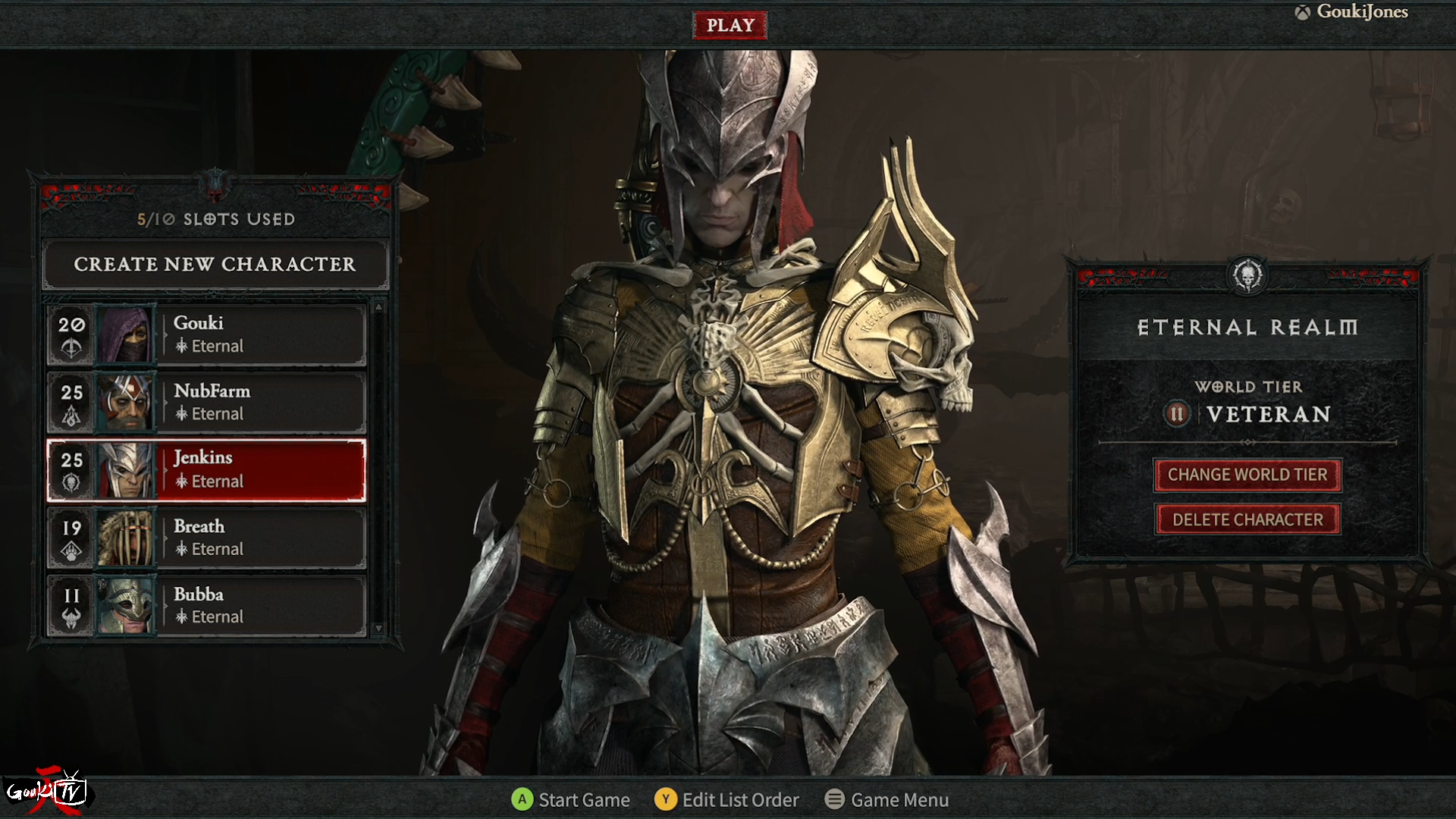Click the red PLAY button
Screen dimensions: 1456x819
coord(730,25)
